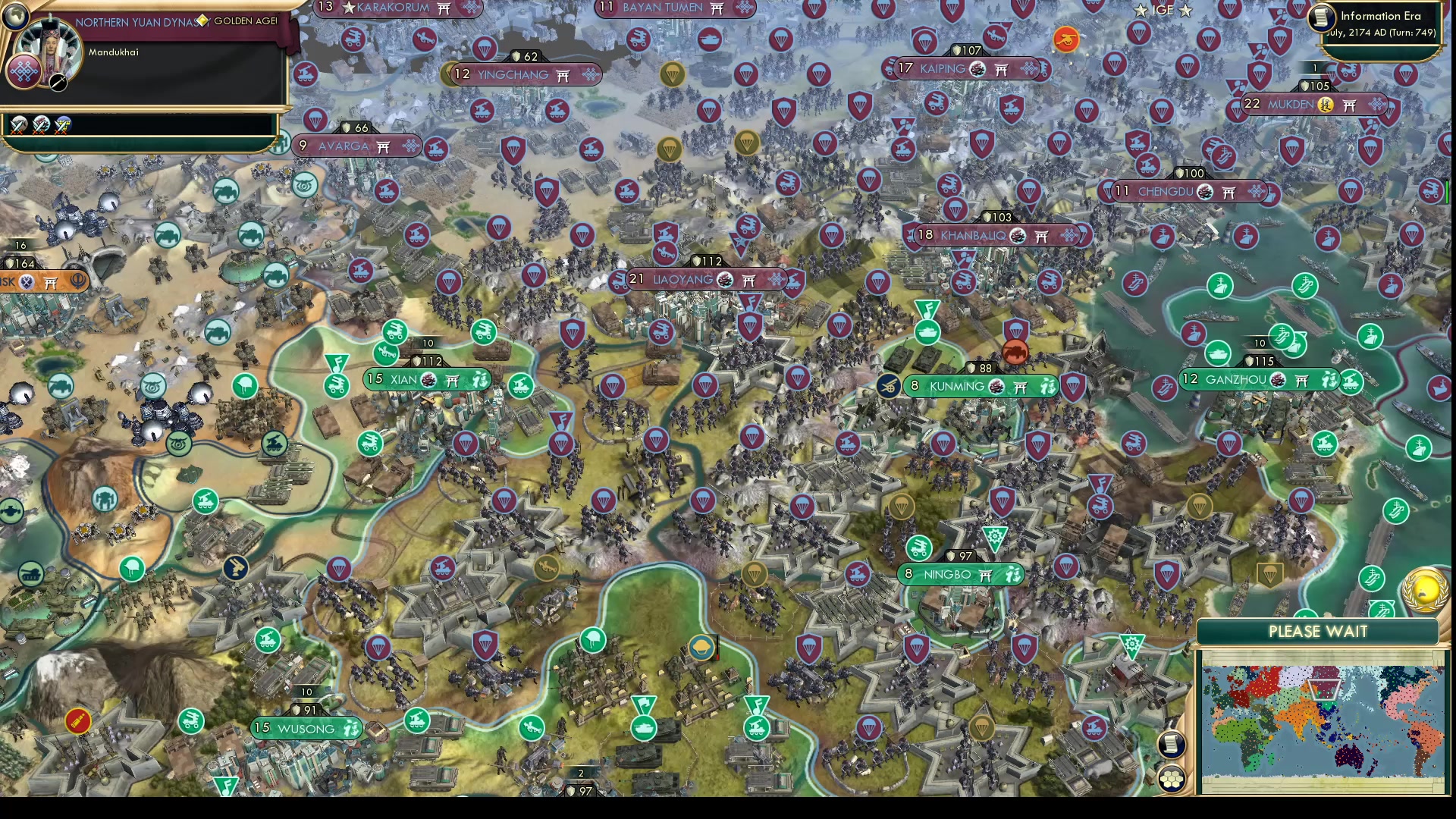The image size is (1456, 819).
Task: Click the religion icon on Khanbaliq's city banner
Action: (x=1020, y=235)
